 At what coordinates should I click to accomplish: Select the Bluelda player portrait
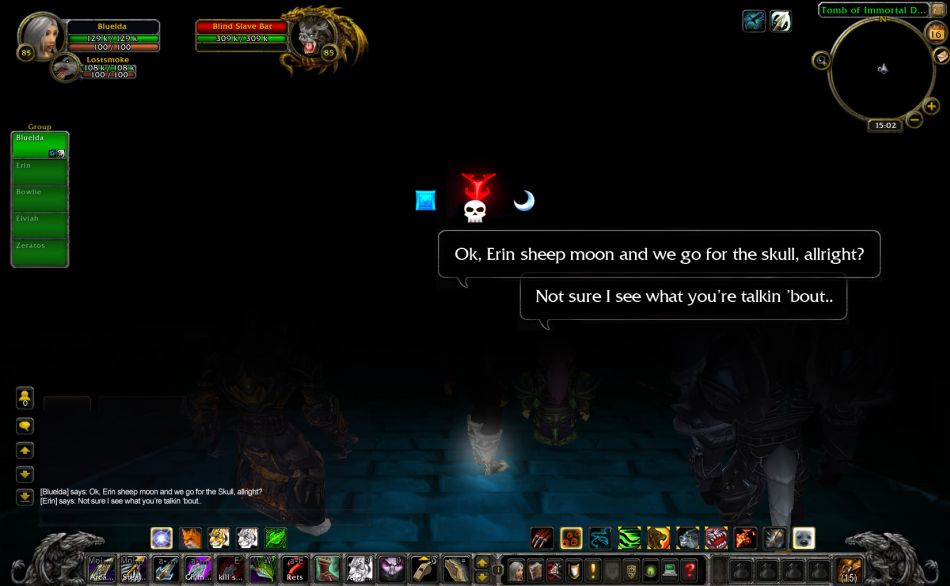click(41, 35)
